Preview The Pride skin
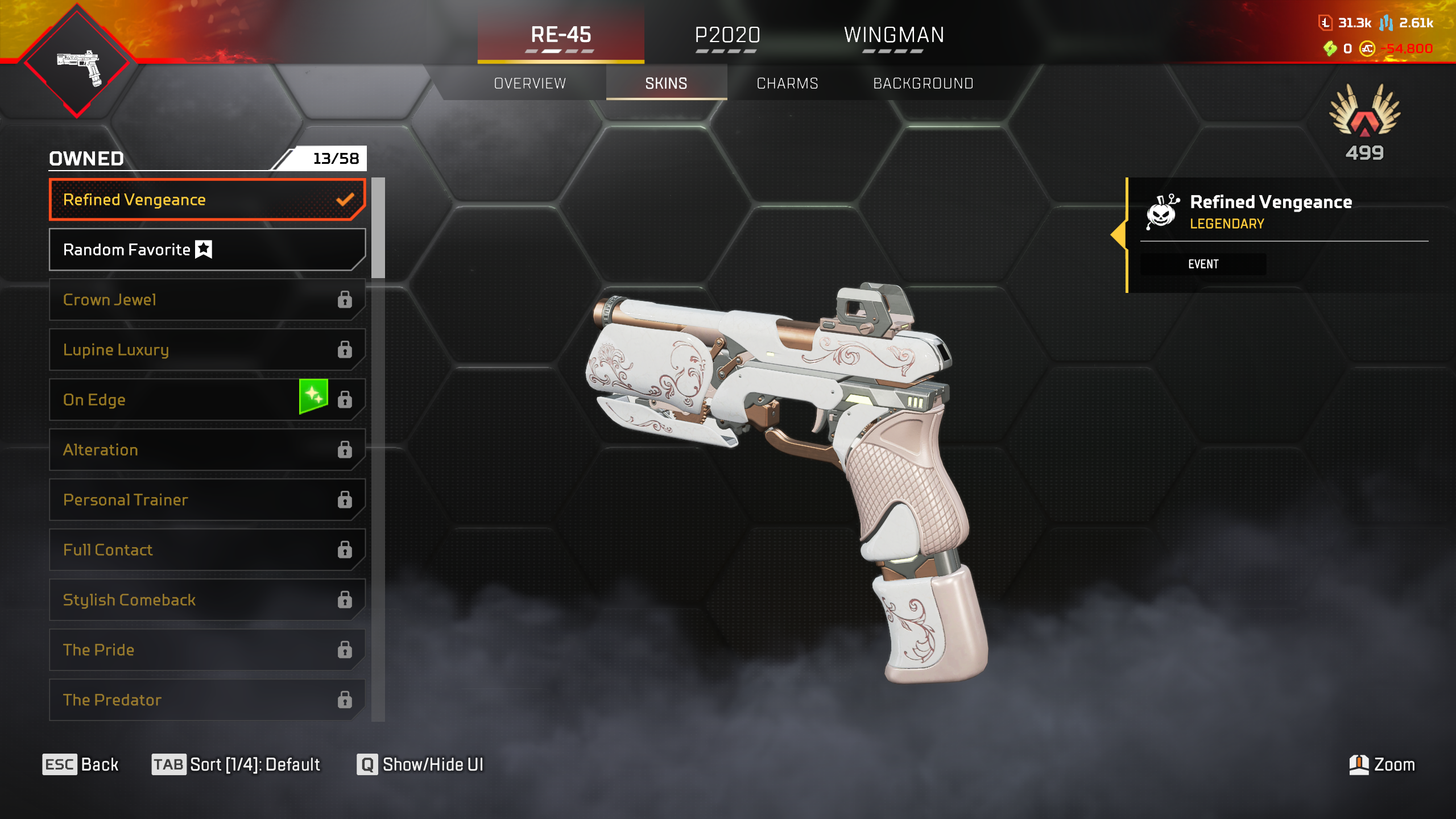 click(207, 650)
